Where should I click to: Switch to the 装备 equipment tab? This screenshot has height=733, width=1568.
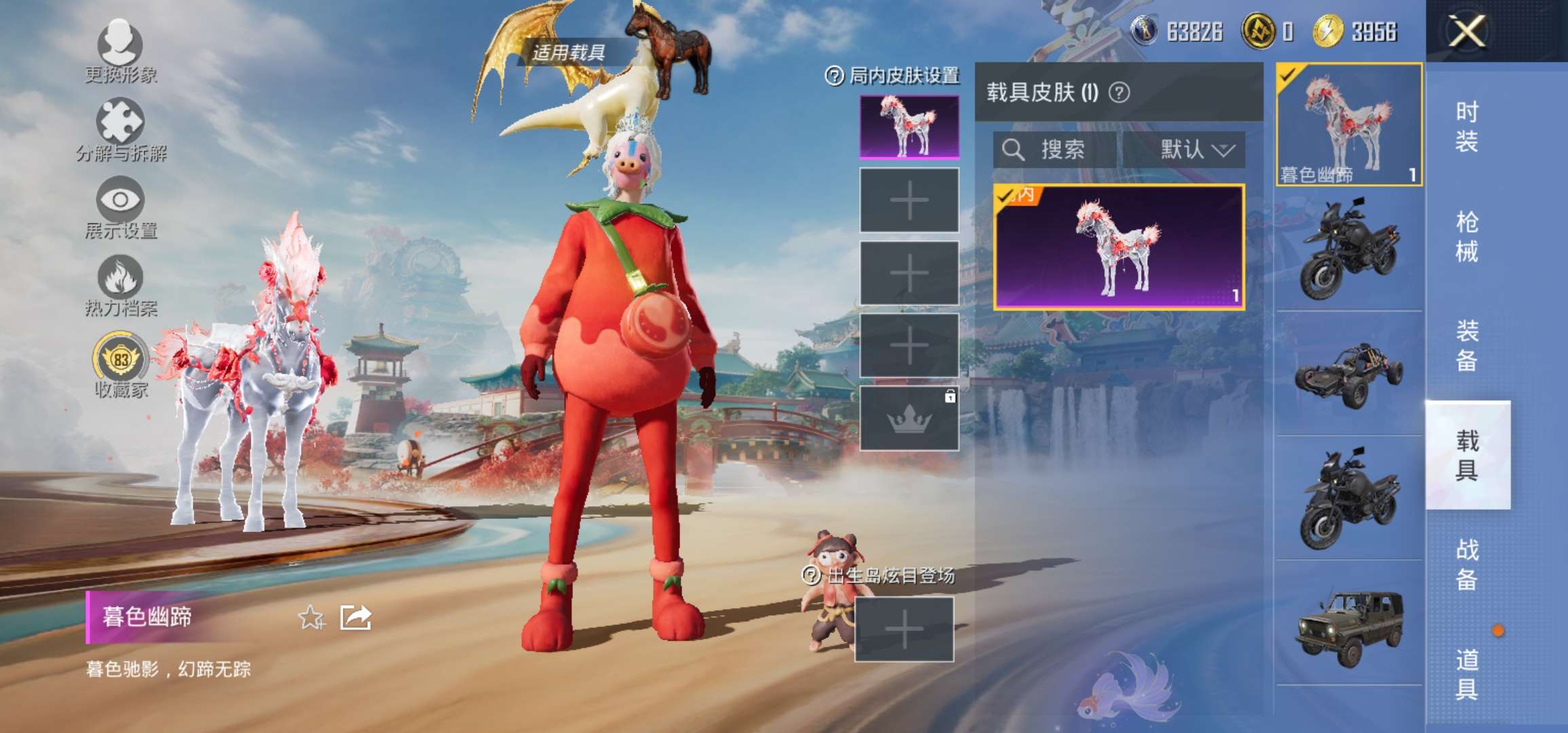pos(1466,346)
